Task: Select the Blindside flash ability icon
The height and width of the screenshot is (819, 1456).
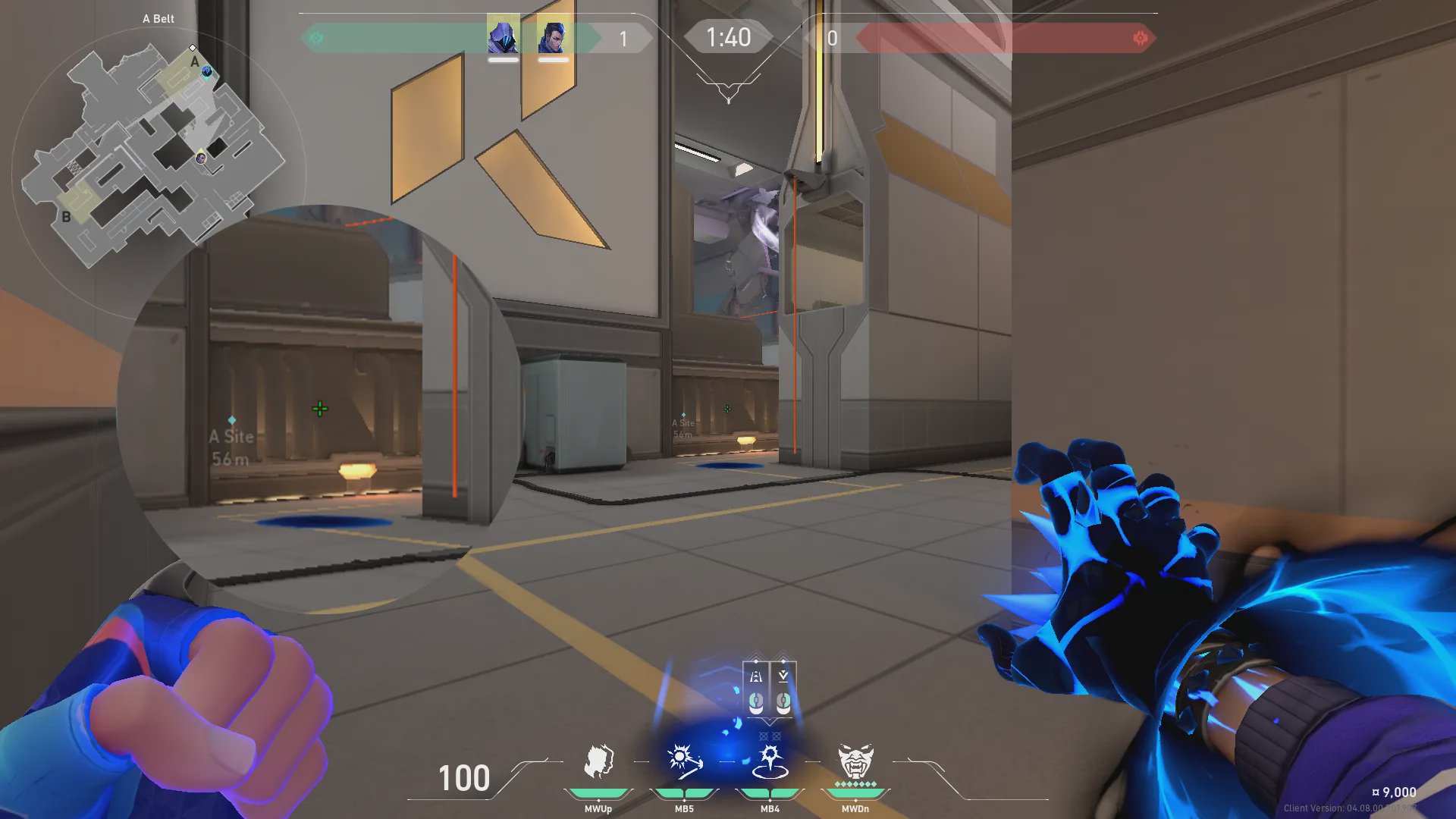Action: pos(684,761)
